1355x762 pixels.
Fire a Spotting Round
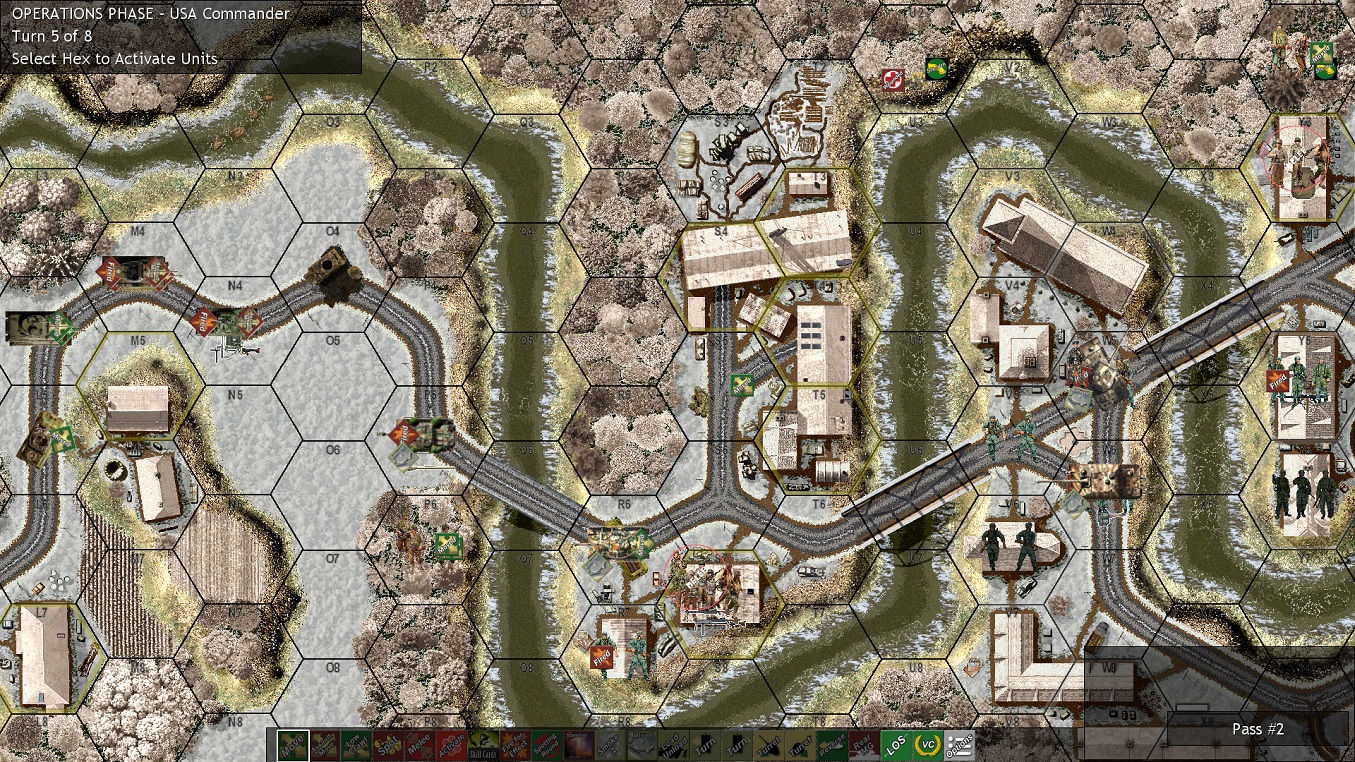click(x=544, y=745)
